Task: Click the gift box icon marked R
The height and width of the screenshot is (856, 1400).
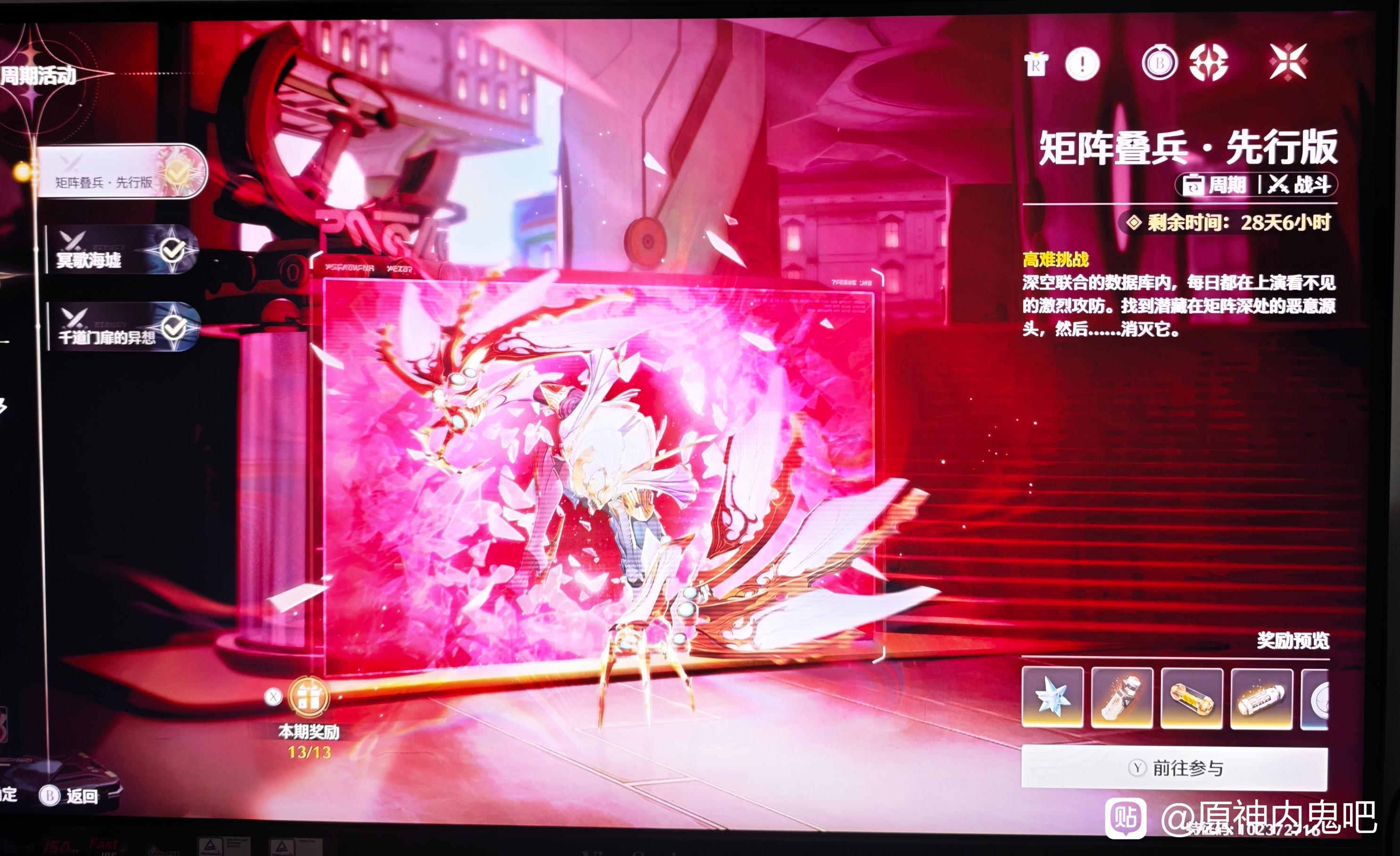Action: tap(1037, 64)
